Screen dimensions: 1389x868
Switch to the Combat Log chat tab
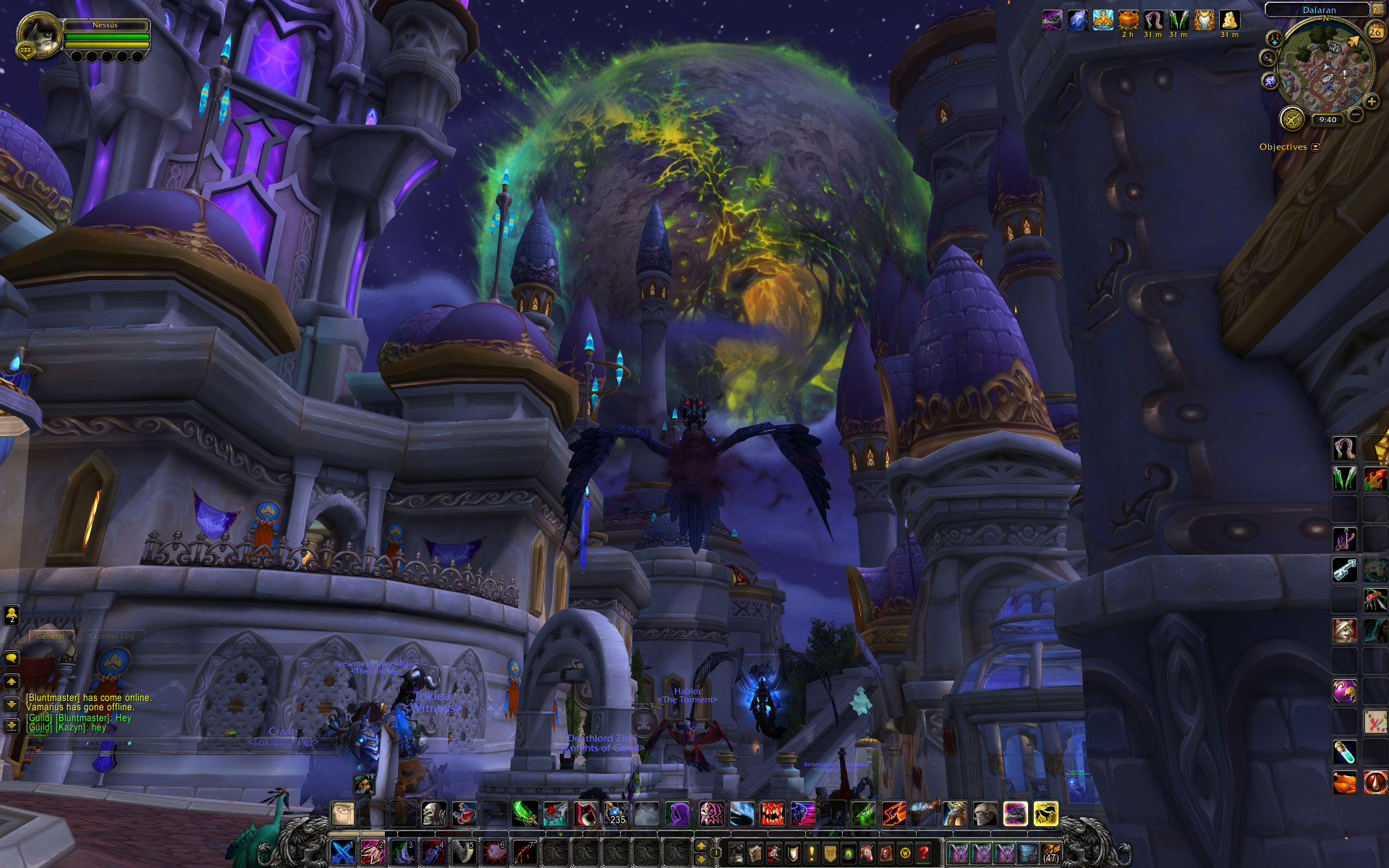[113, 636]
